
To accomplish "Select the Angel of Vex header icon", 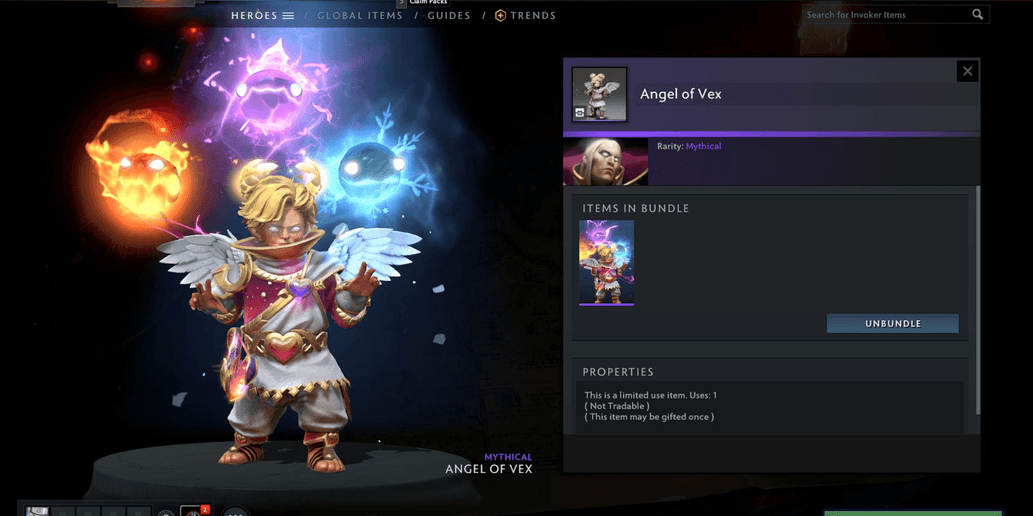I will (x=599, y=94).
